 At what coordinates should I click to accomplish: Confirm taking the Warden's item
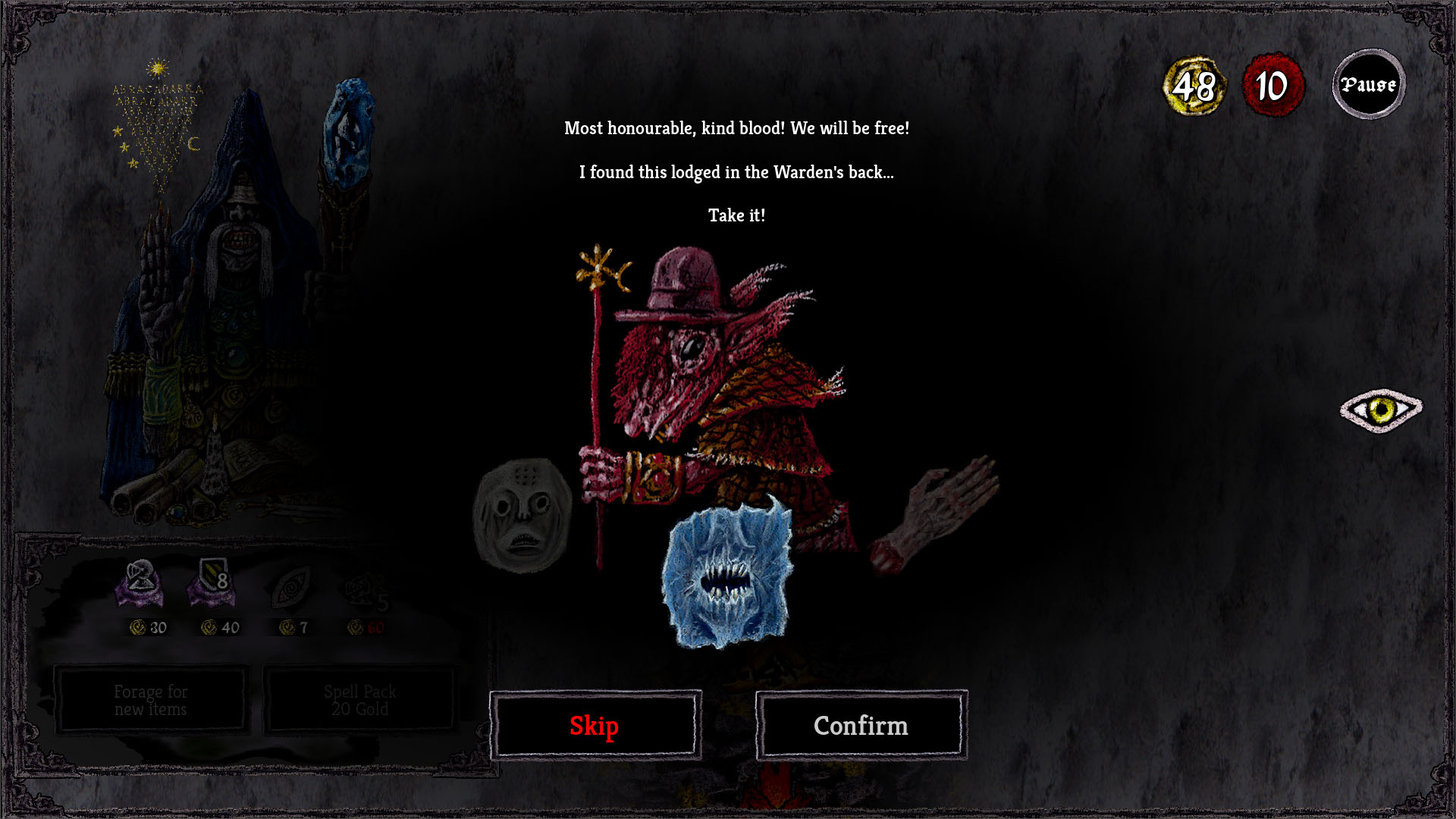click(861, 725)
